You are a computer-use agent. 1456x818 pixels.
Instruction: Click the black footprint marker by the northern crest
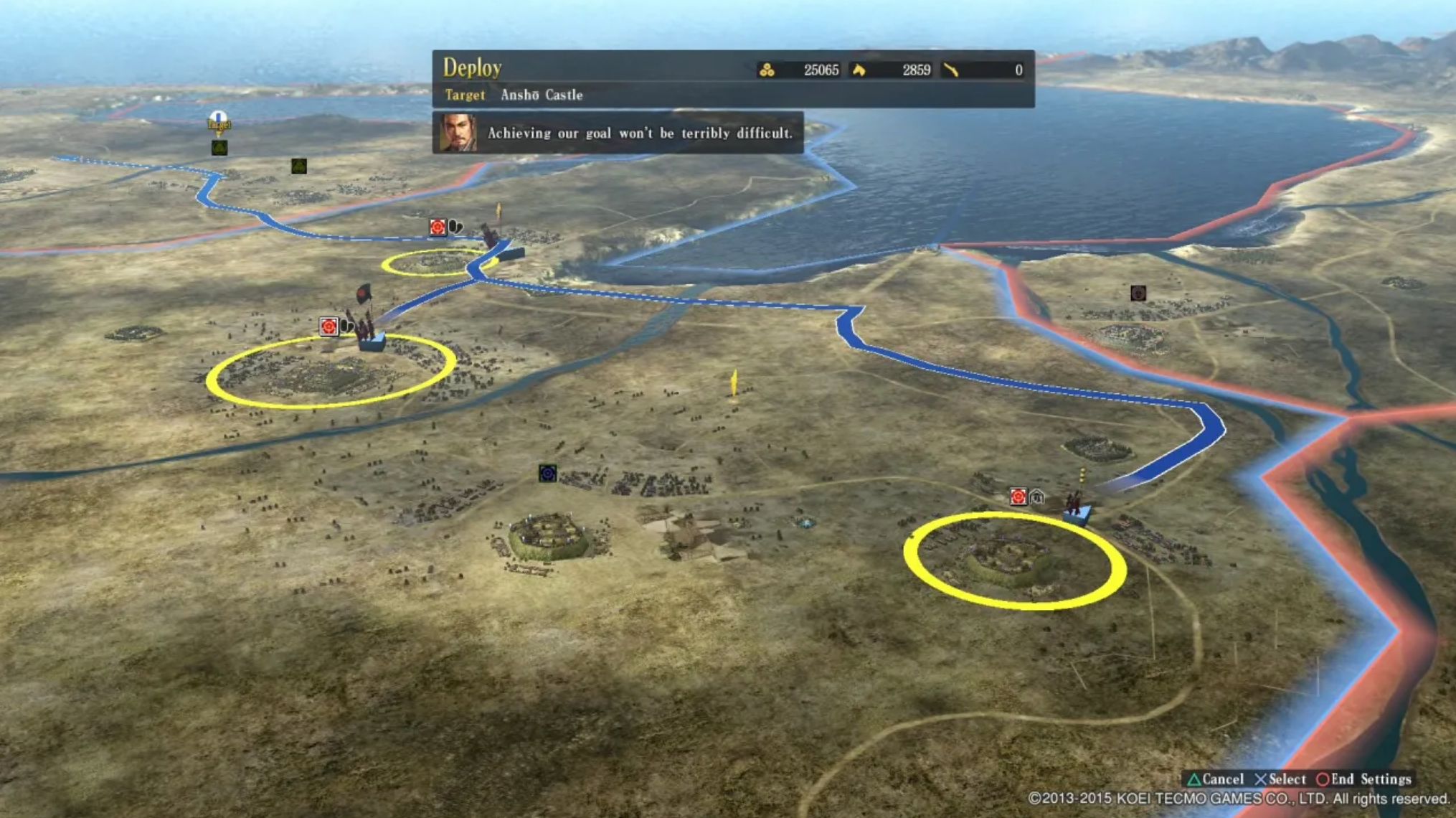[x=454, y=227]
